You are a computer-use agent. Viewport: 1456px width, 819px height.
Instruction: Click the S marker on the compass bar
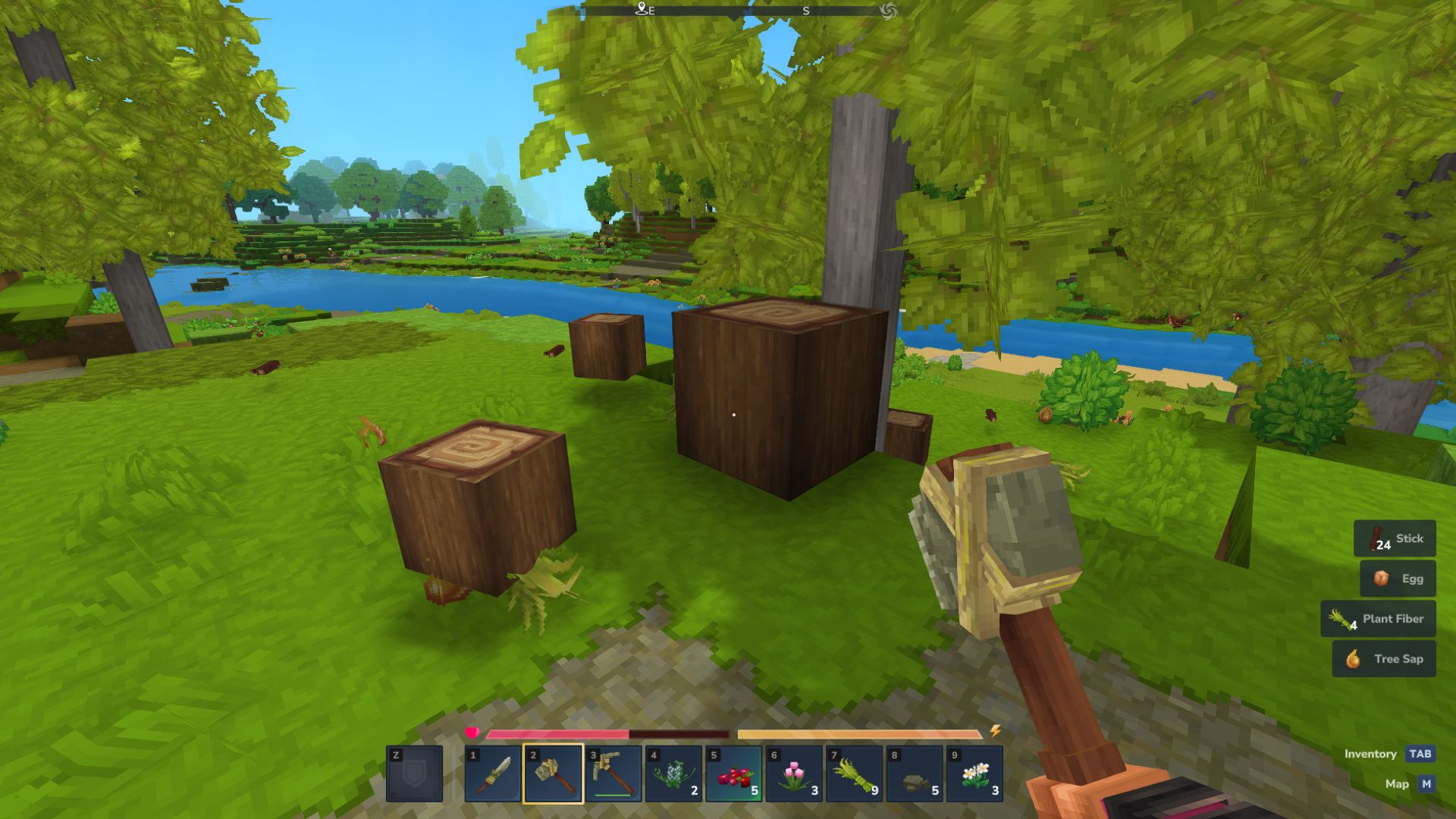tap(805, 11)
